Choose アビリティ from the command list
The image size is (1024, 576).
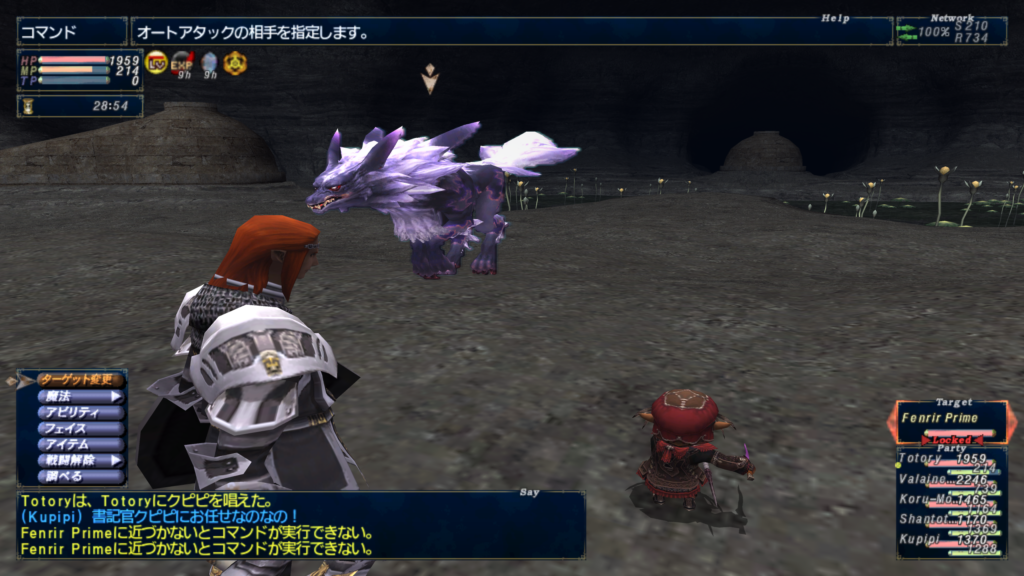click(x=79, y=412)
